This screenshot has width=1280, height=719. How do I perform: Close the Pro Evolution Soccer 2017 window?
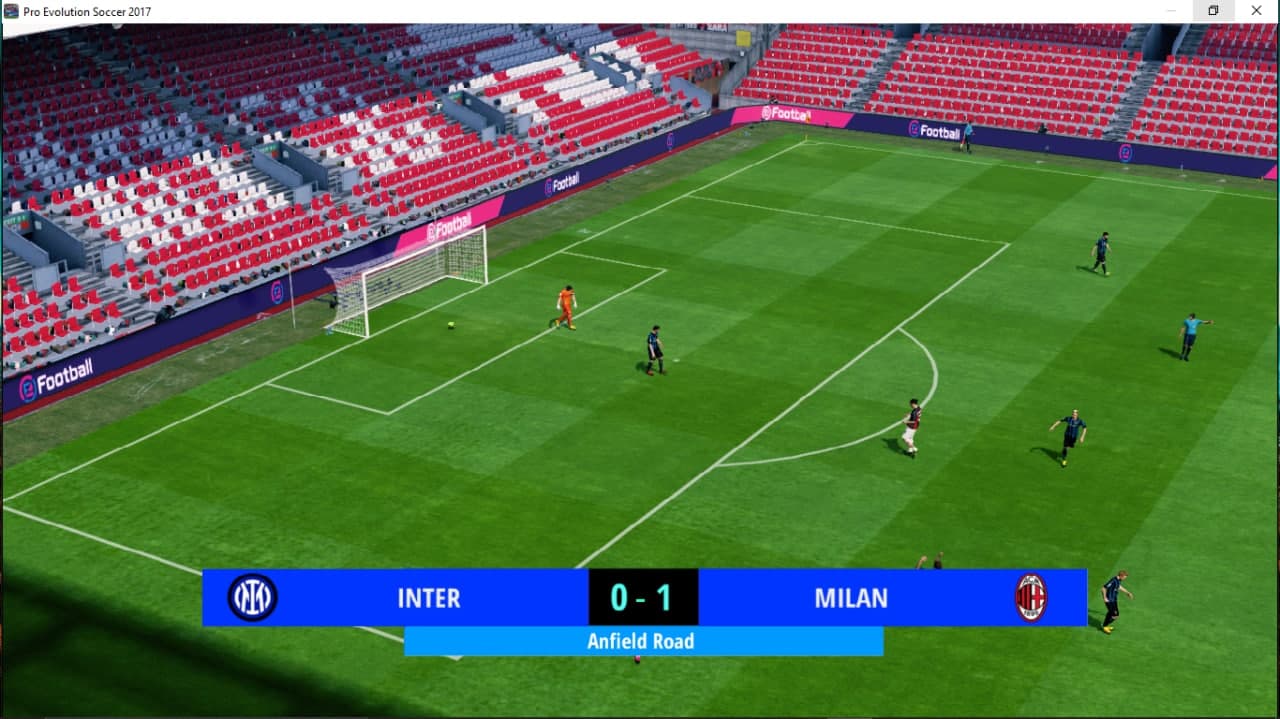click(1256, 11)
